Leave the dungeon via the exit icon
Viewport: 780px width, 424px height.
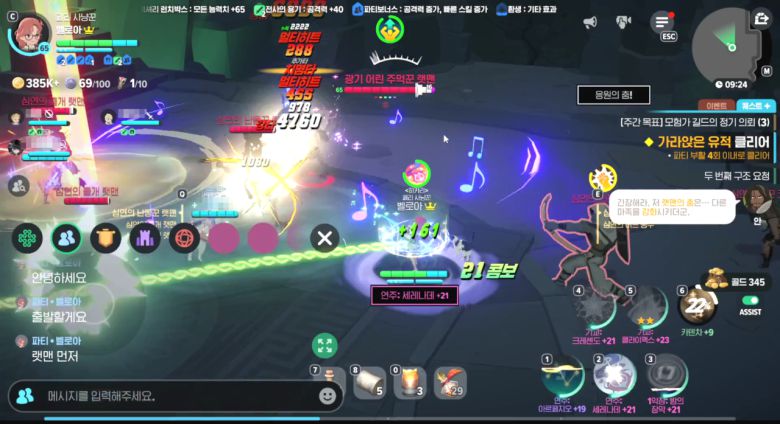point(763,19)
